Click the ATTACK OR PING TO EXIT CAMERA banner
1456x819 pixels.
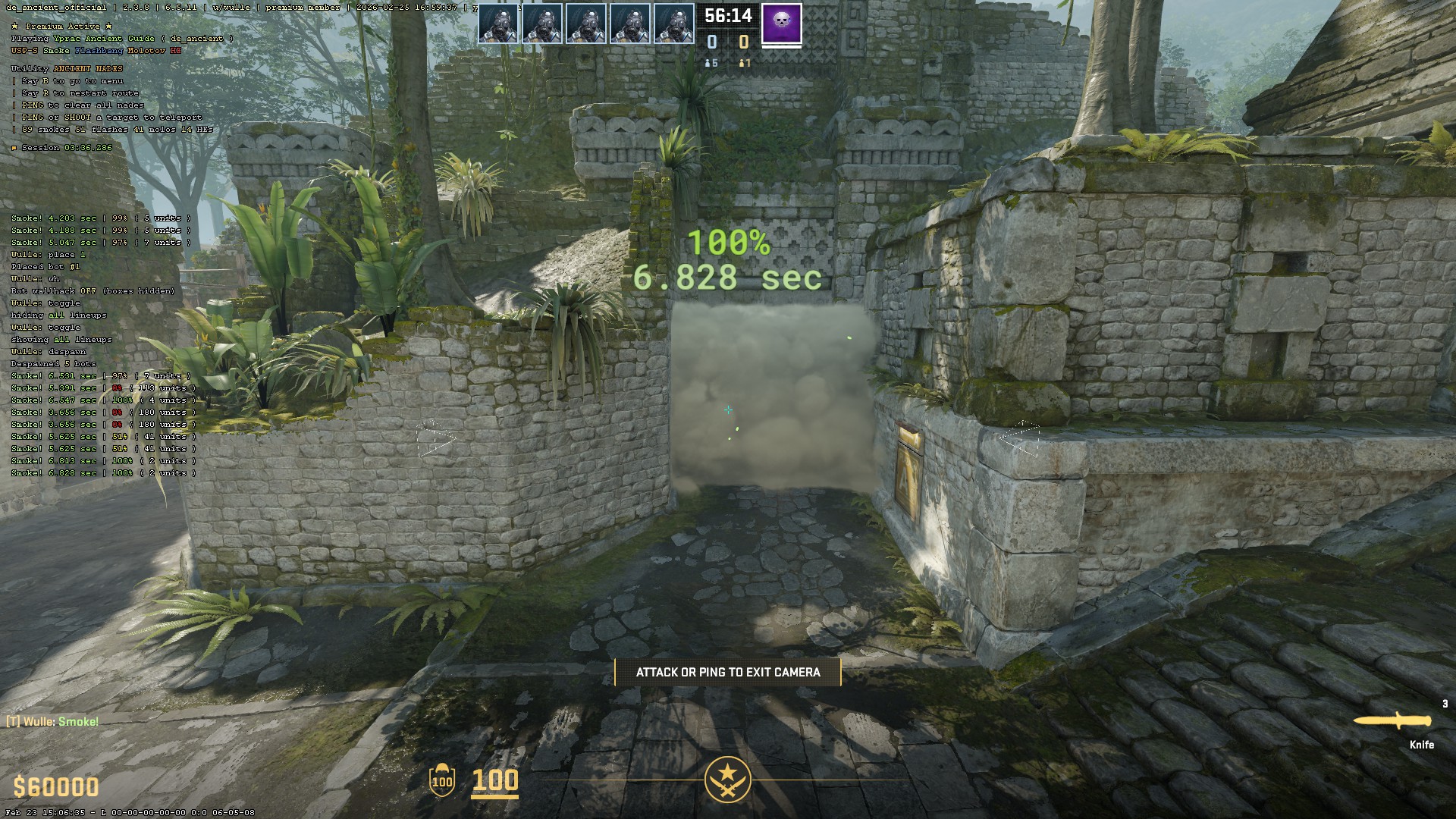[727, 673]
